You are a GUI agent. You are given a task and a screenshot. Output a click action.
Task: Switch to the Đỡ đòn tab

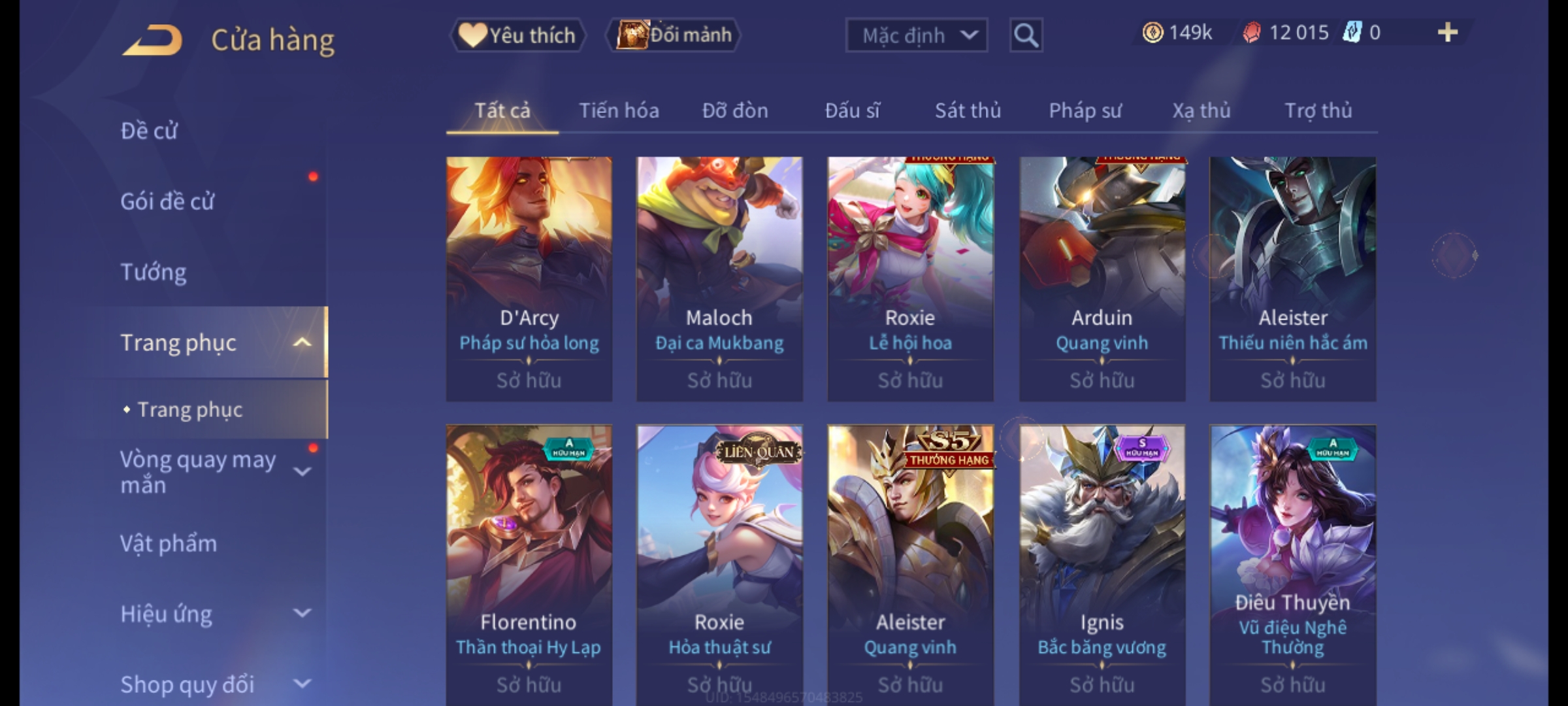point(735,110)
